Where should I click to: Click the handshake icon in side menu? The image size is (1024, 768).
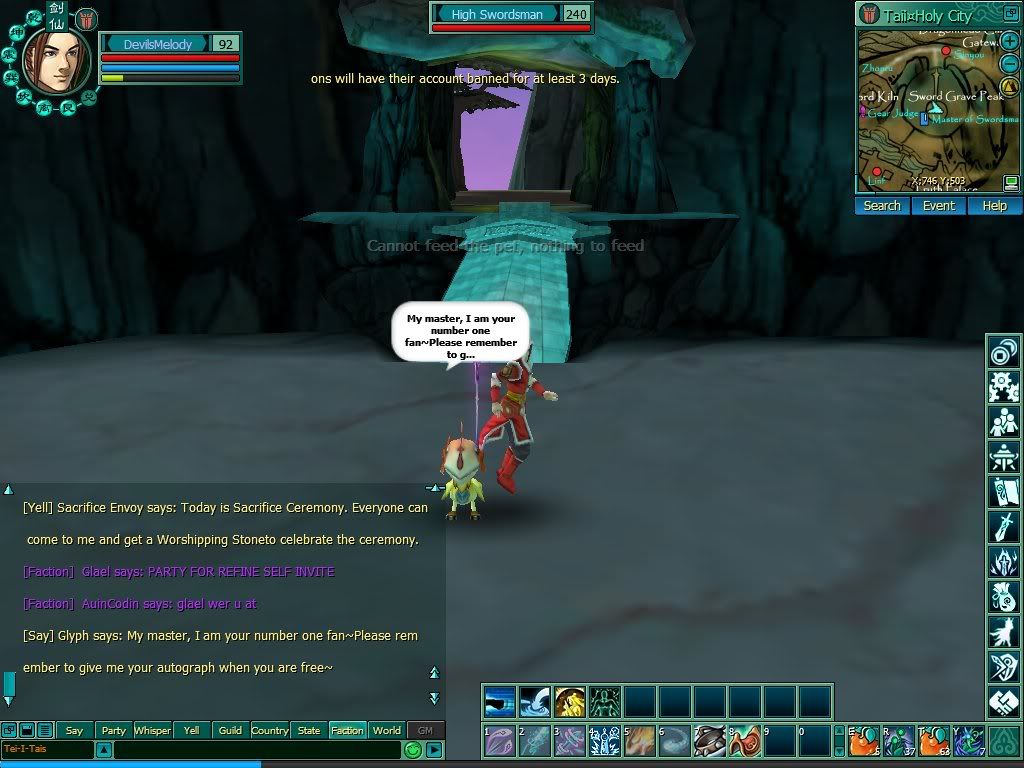pos(1003,702)
